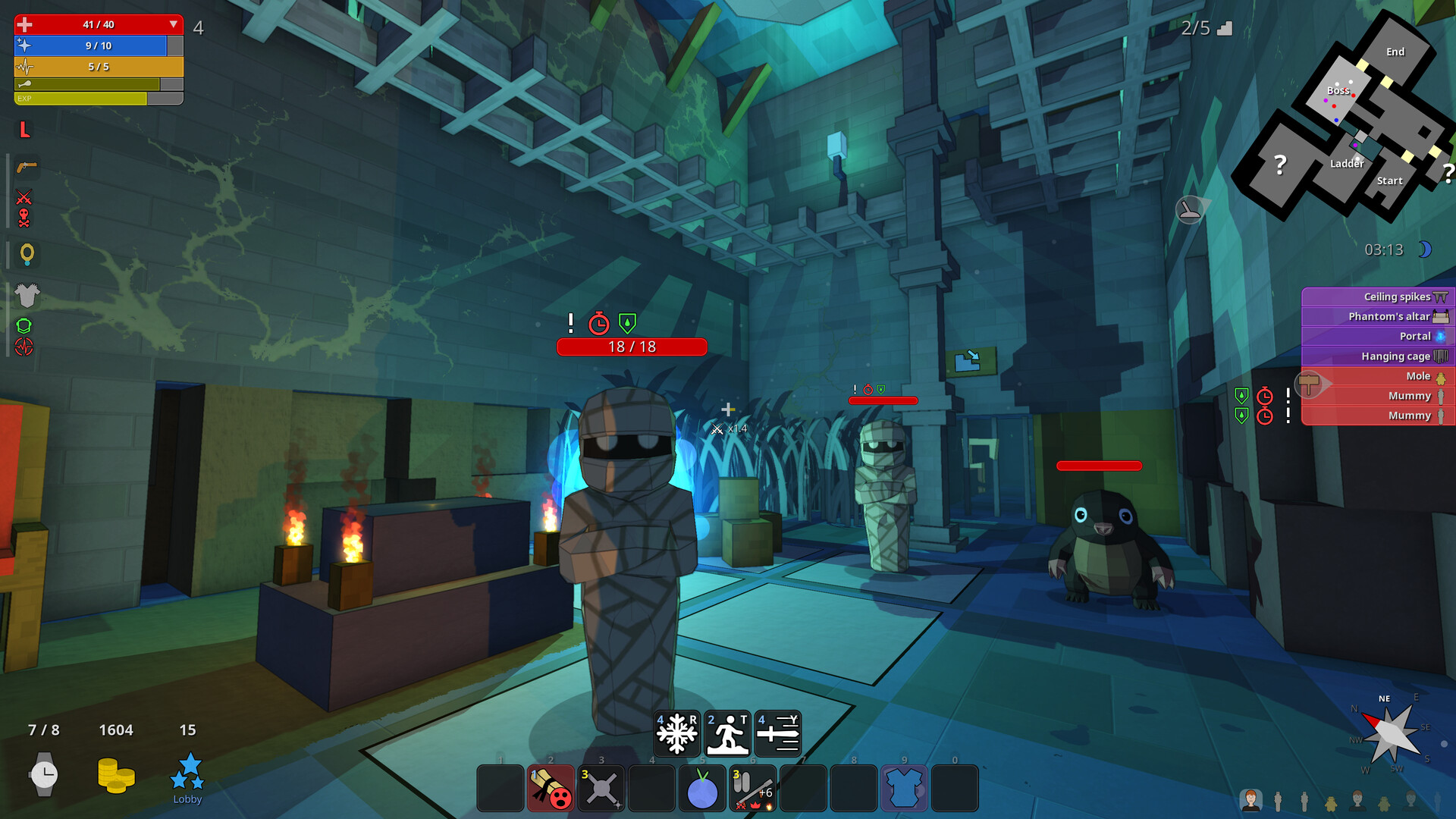
Task: Click the yellow EXP progress bar
Action: click(80, 99)
